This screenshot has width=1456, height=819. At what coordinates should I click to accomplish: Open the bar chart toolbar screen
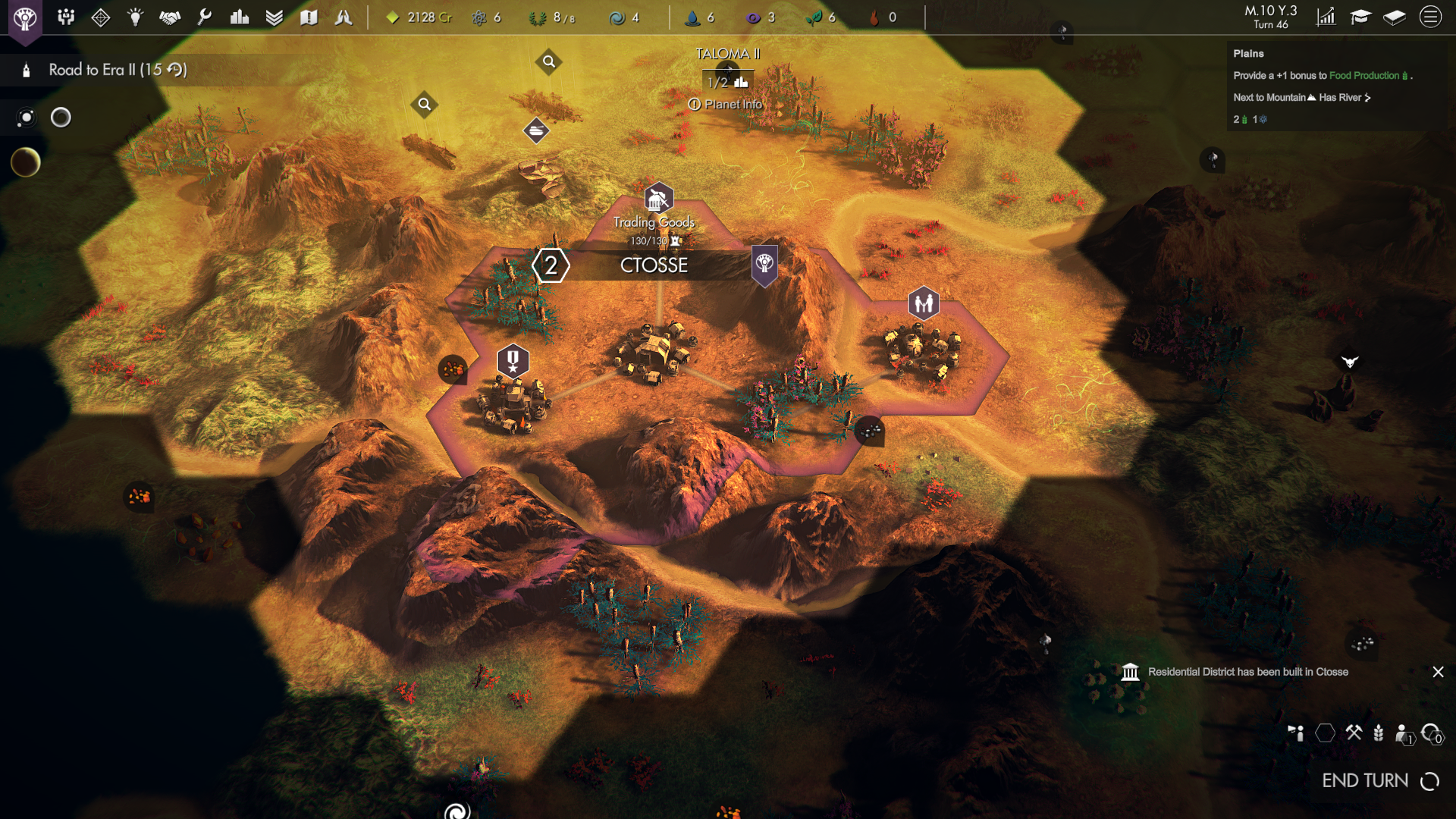tap(240, 17)
